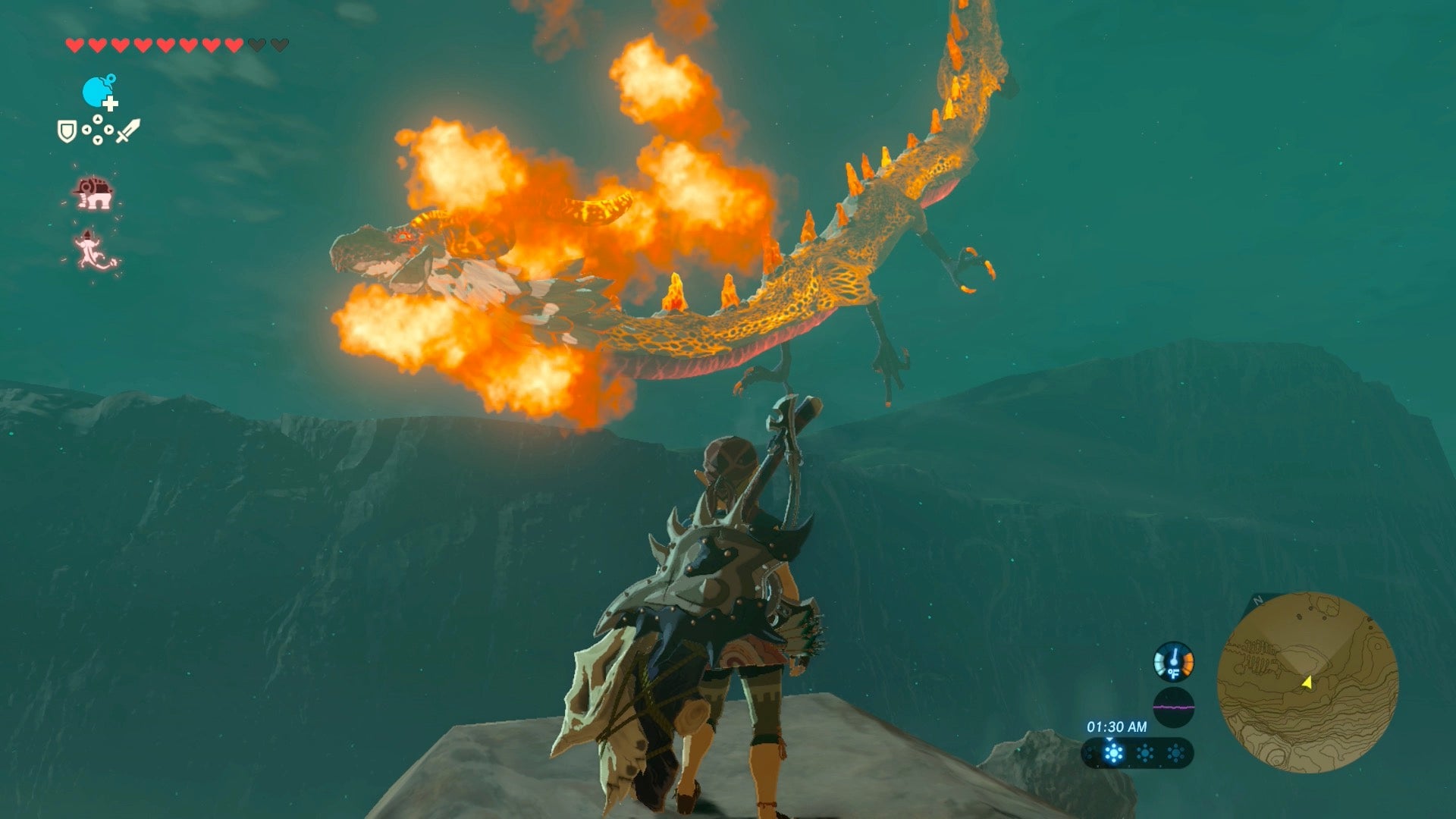Click the yellow player arrow on the minimap
Image resolution: width=1456 pixels, height=819 pixels.
click(x=1307, y=682)
